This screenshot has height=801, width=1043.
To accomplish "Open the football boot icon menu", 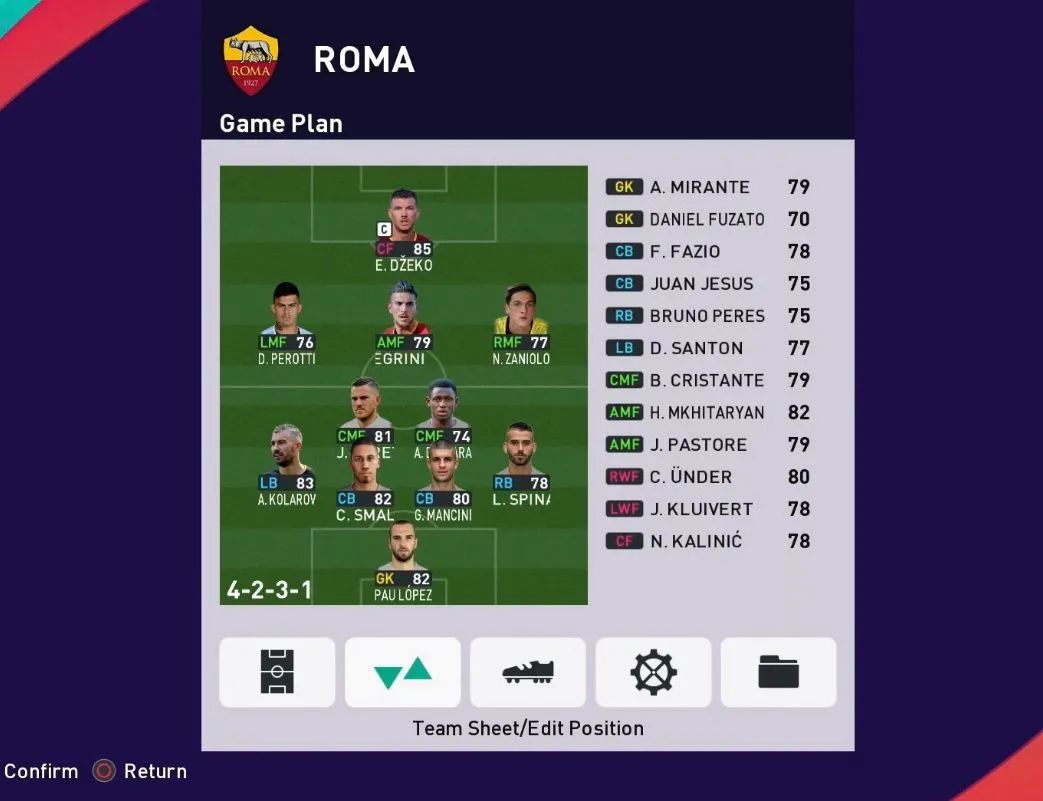I will (528, 672).
